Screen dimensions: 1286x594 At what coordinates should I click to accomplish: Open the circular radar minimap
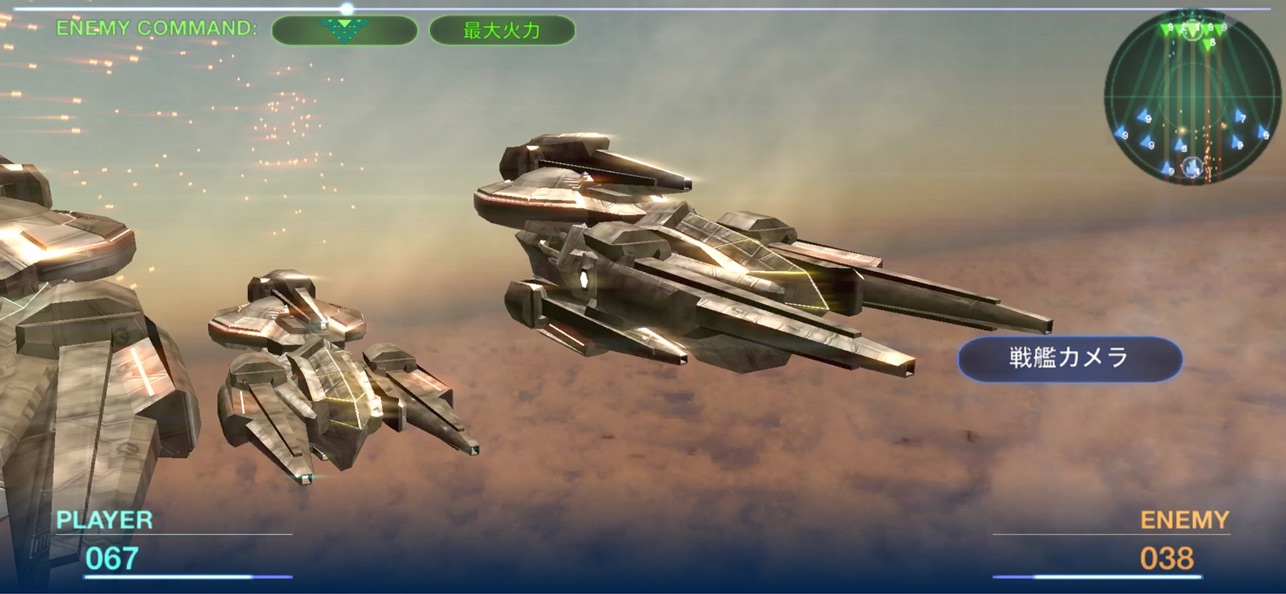coord(1191,96)
